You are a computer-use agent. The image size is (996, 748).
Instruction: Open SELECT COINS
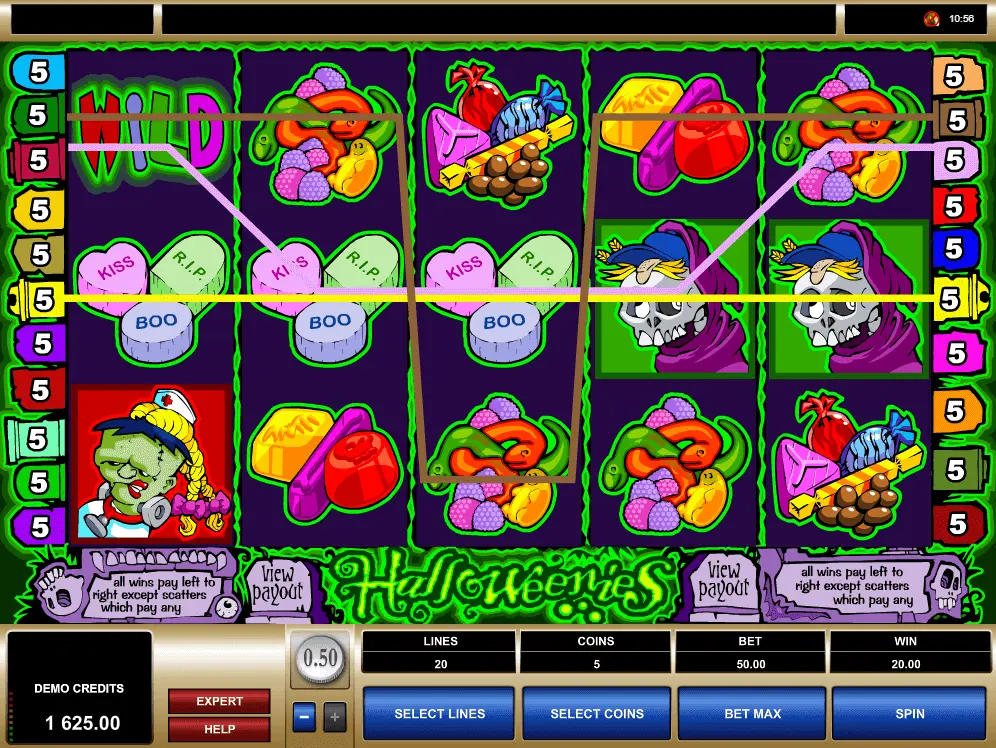pyautogui.click(x=597, y=713)
